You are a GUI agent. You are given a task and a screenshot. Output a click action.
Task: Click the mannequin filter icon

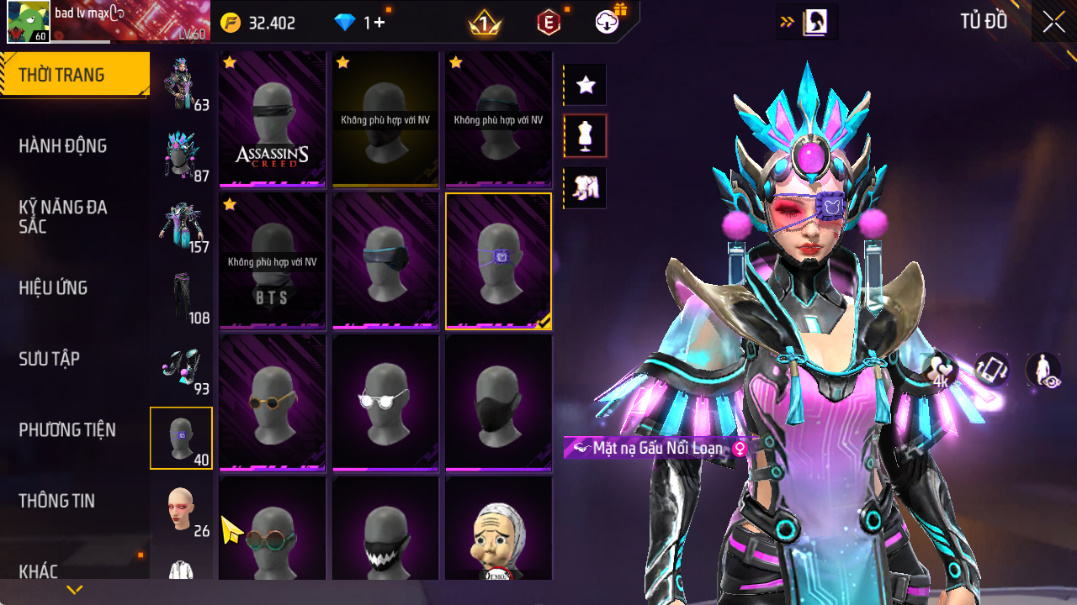[x=586, y=136]
